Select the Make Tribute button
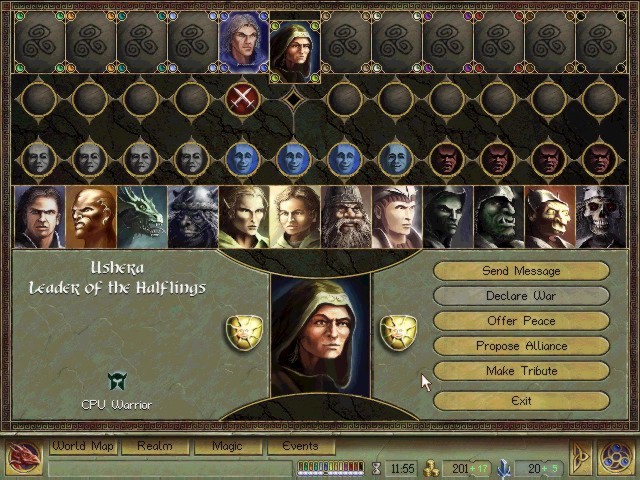This screenshot has height=480, width=640. click(521, 371)
